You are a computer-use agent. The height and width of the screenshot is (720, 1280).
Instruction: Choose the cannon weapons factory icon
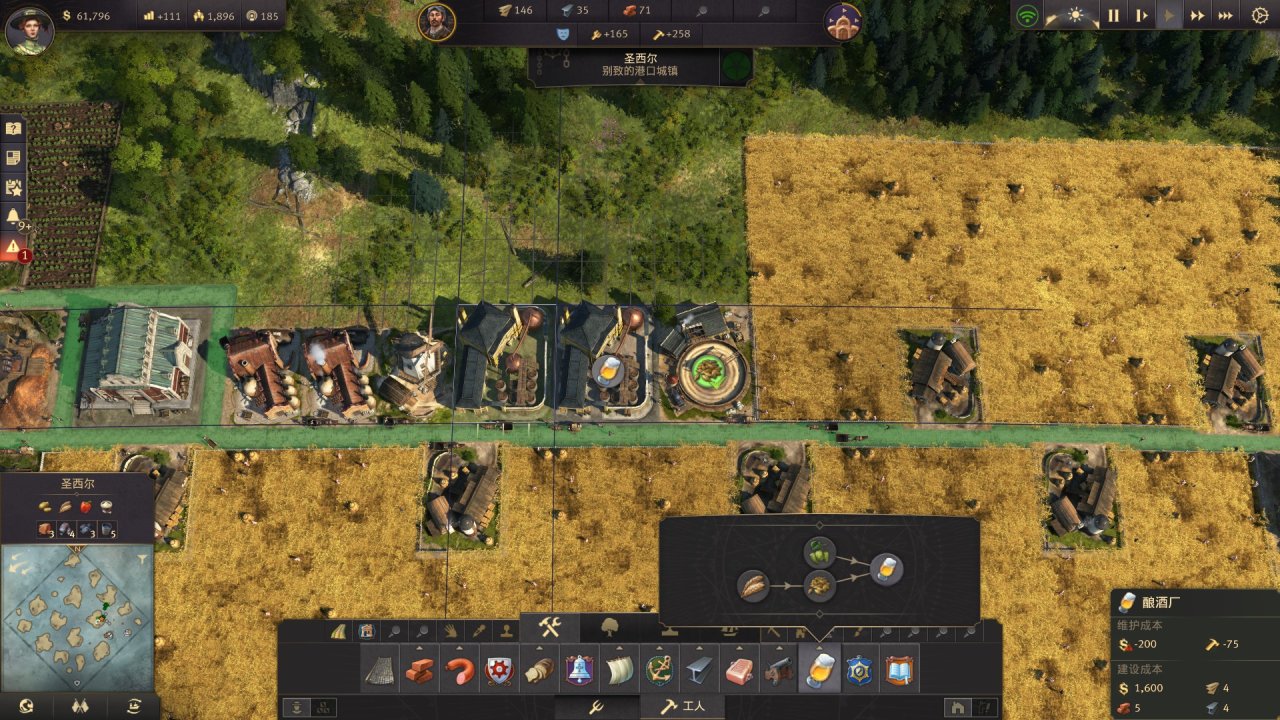[779, 671]
